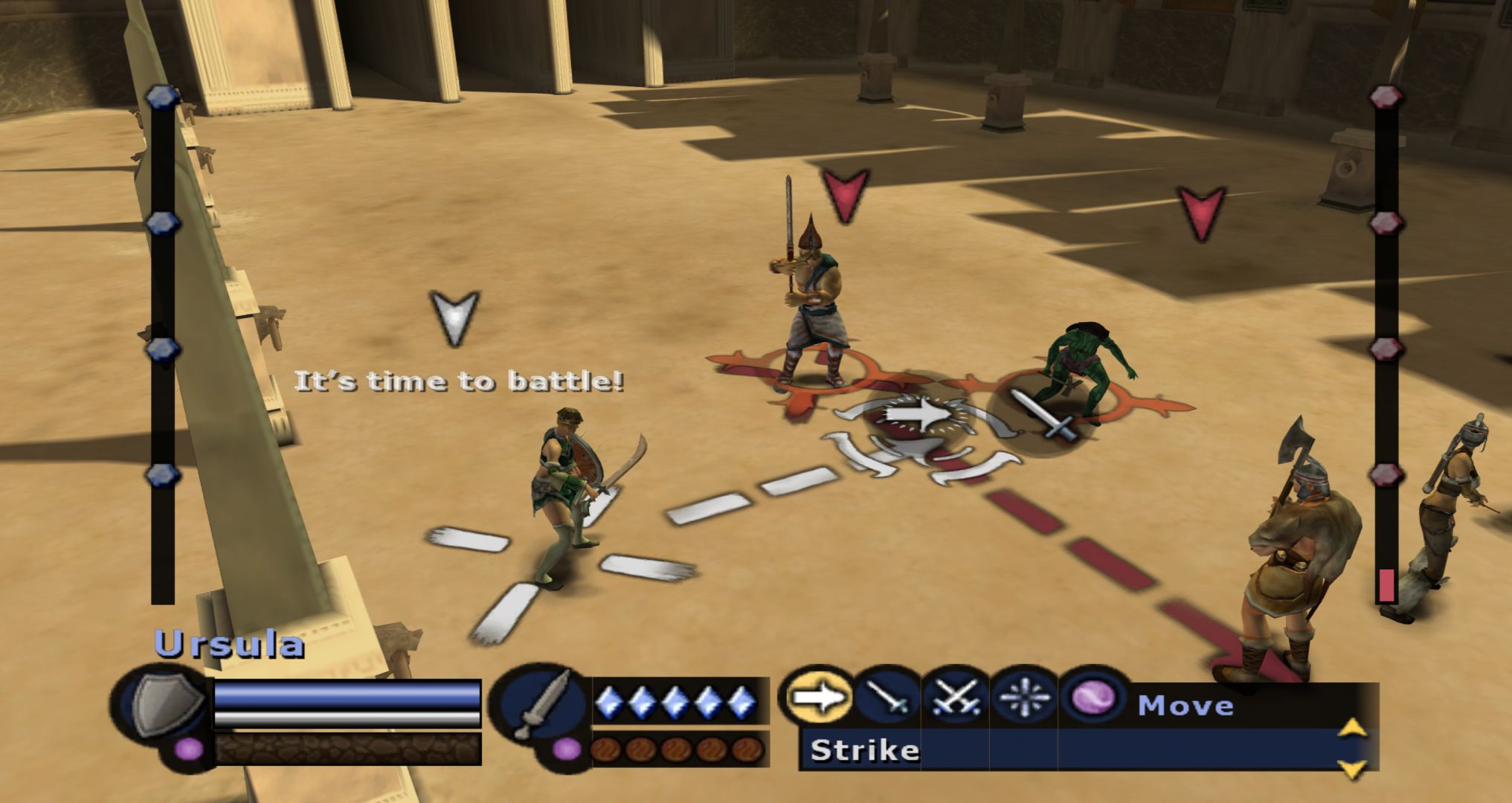Click the yellow down arrow in skill list
1512x803 pixels.
tap(1352, 767)
